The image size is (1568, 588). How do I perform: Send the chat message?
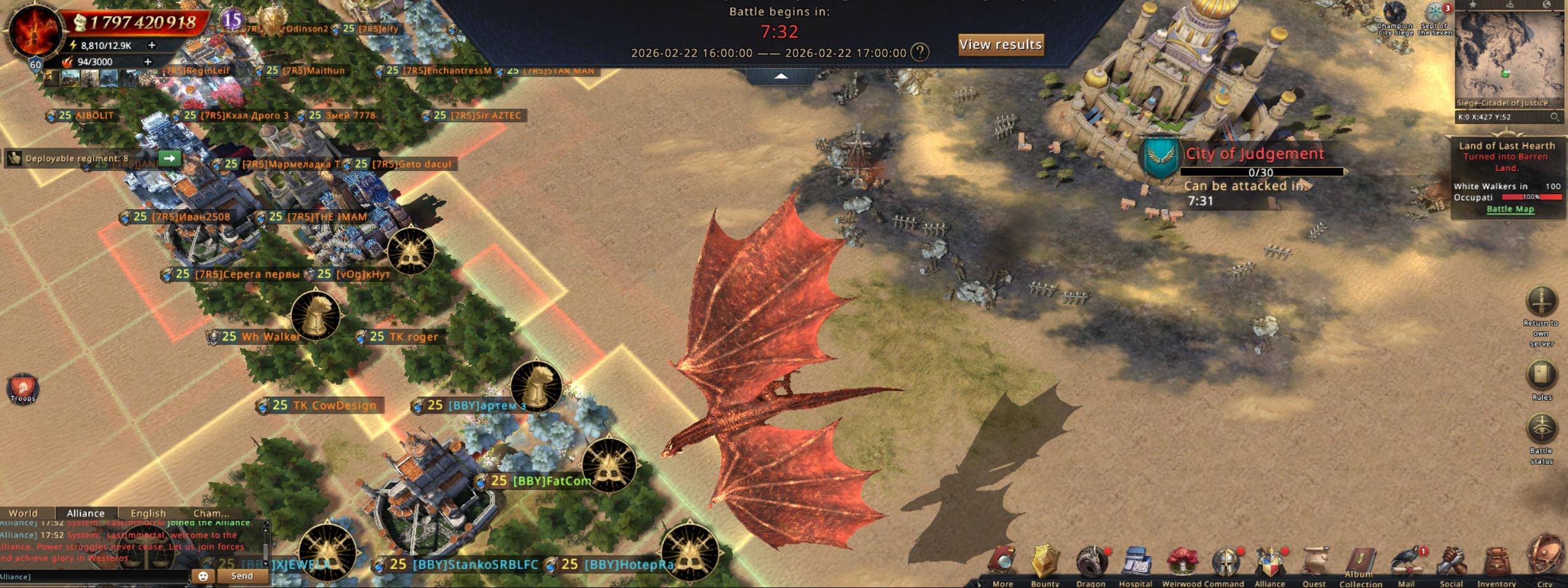tap(242, 576)
